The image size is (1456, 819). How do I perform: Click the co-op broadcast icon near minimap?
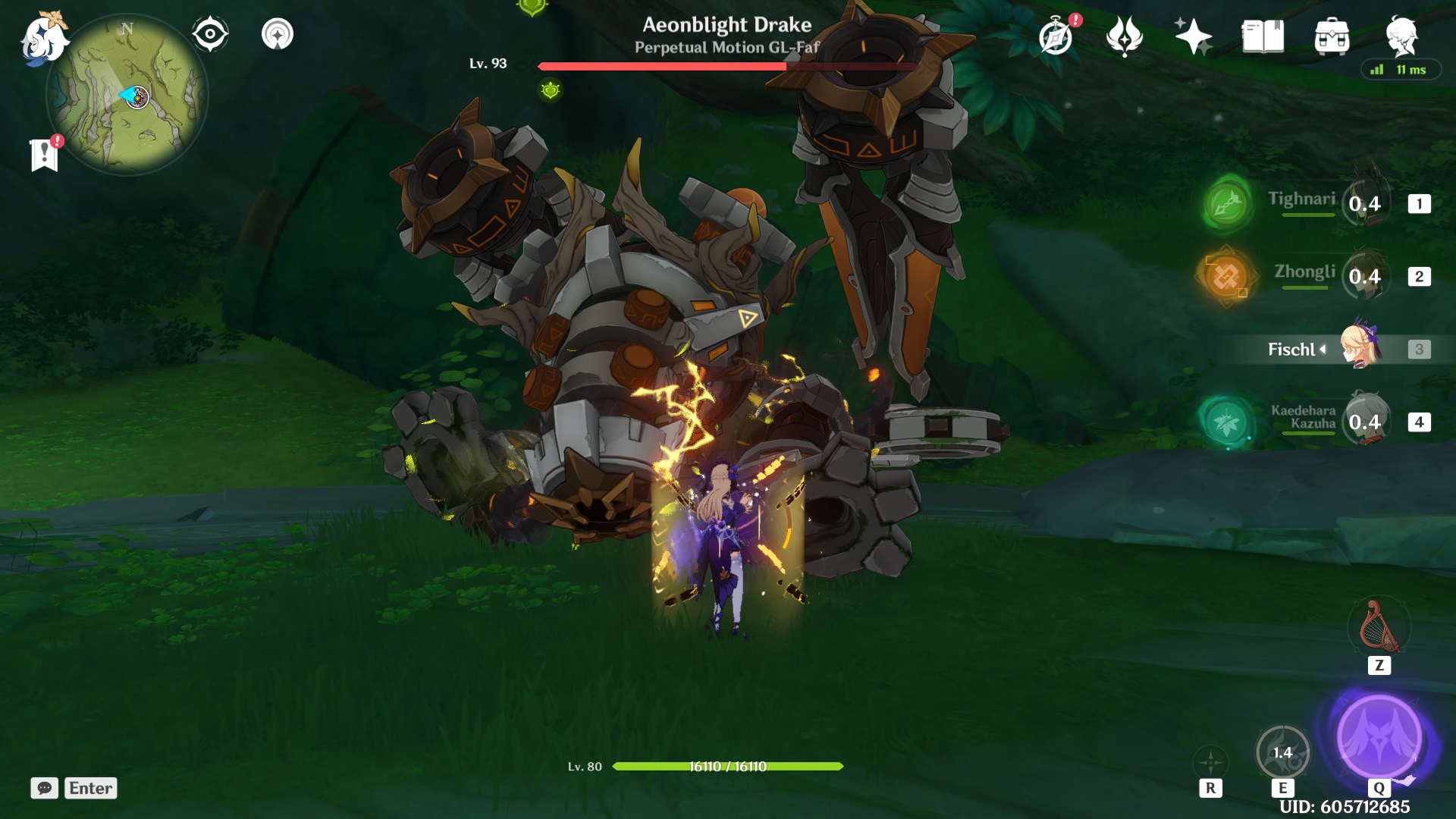pos(278,35)
